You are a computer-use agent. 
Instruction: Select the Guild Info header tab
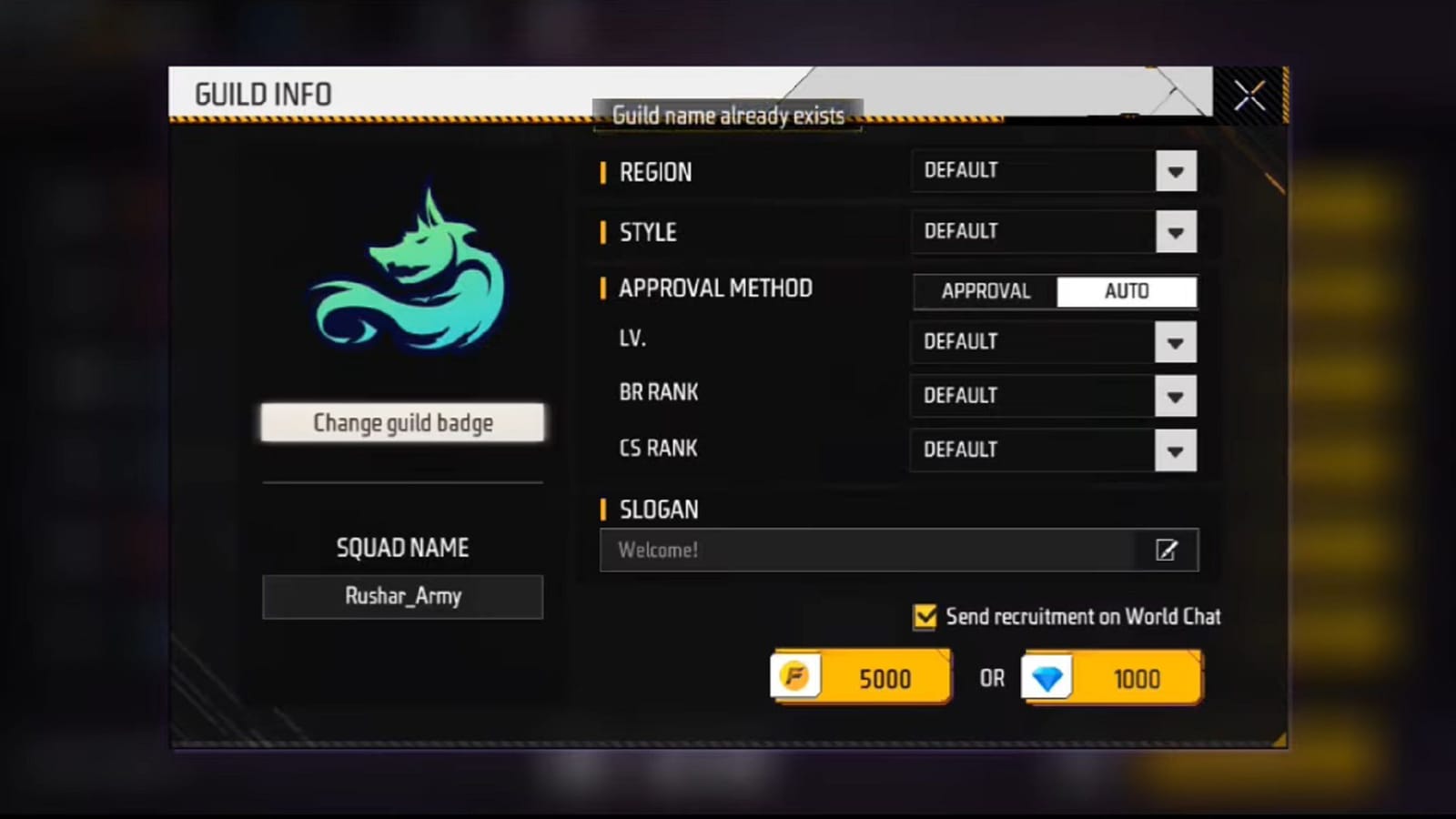[263, 94]
